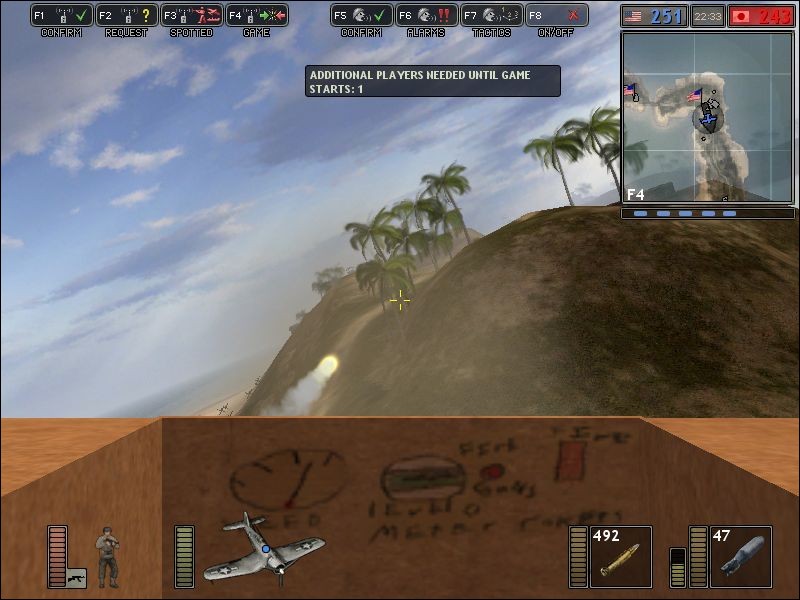Open the F7 Tactics radio menu
Image resolution: width=800 pixels, height=600 pixels.
pyautogui.click(x=492, y=16)
